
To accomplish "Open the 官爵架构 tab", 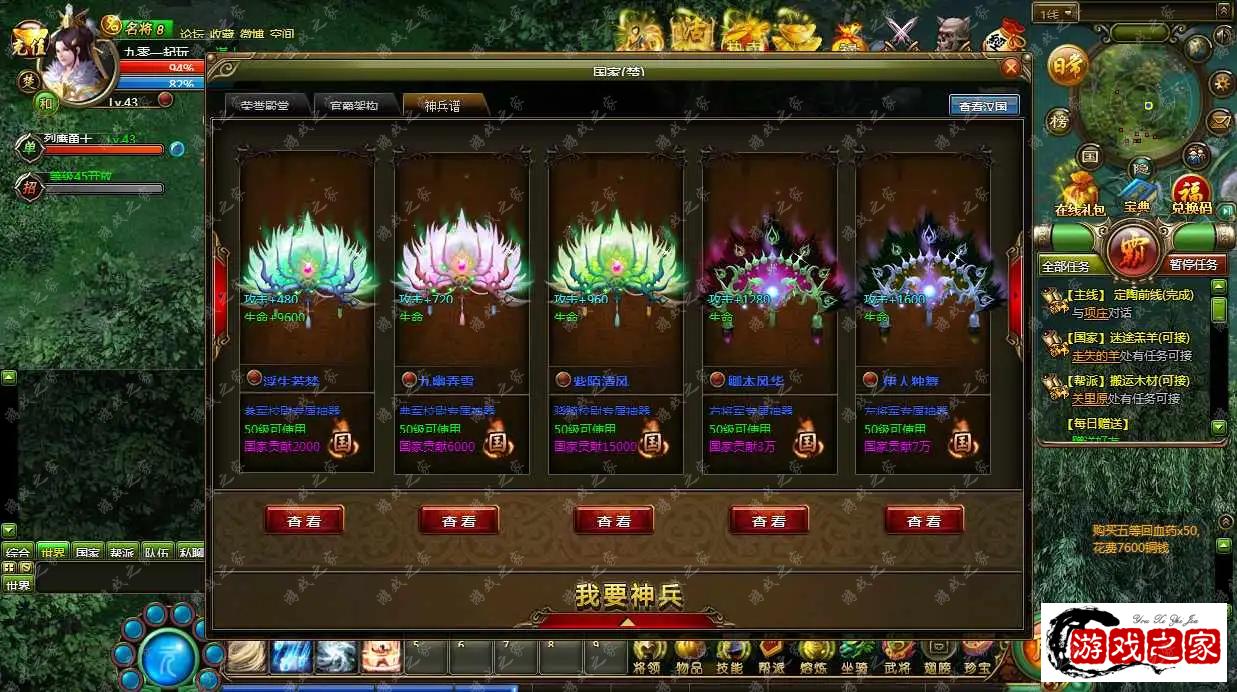I will (353, 105).
